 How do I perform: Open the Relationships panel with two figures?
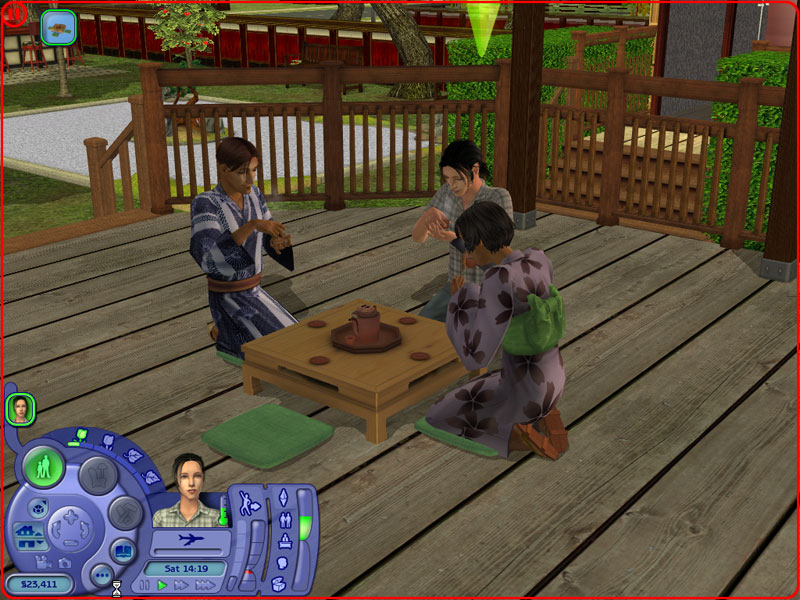pyautogui.click(x=284, y=520)
